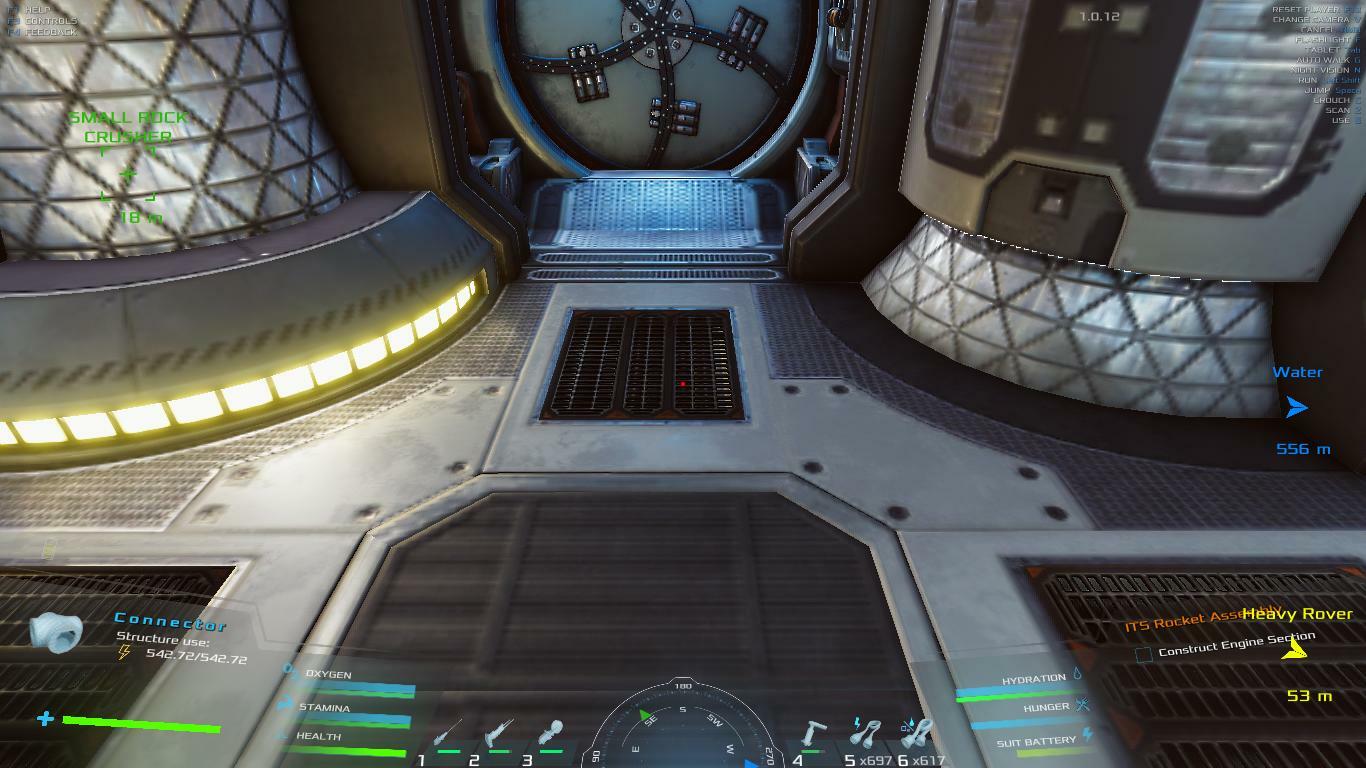
Task: Click the Small Rock Crusher target marker
Action: coord(128,175)
